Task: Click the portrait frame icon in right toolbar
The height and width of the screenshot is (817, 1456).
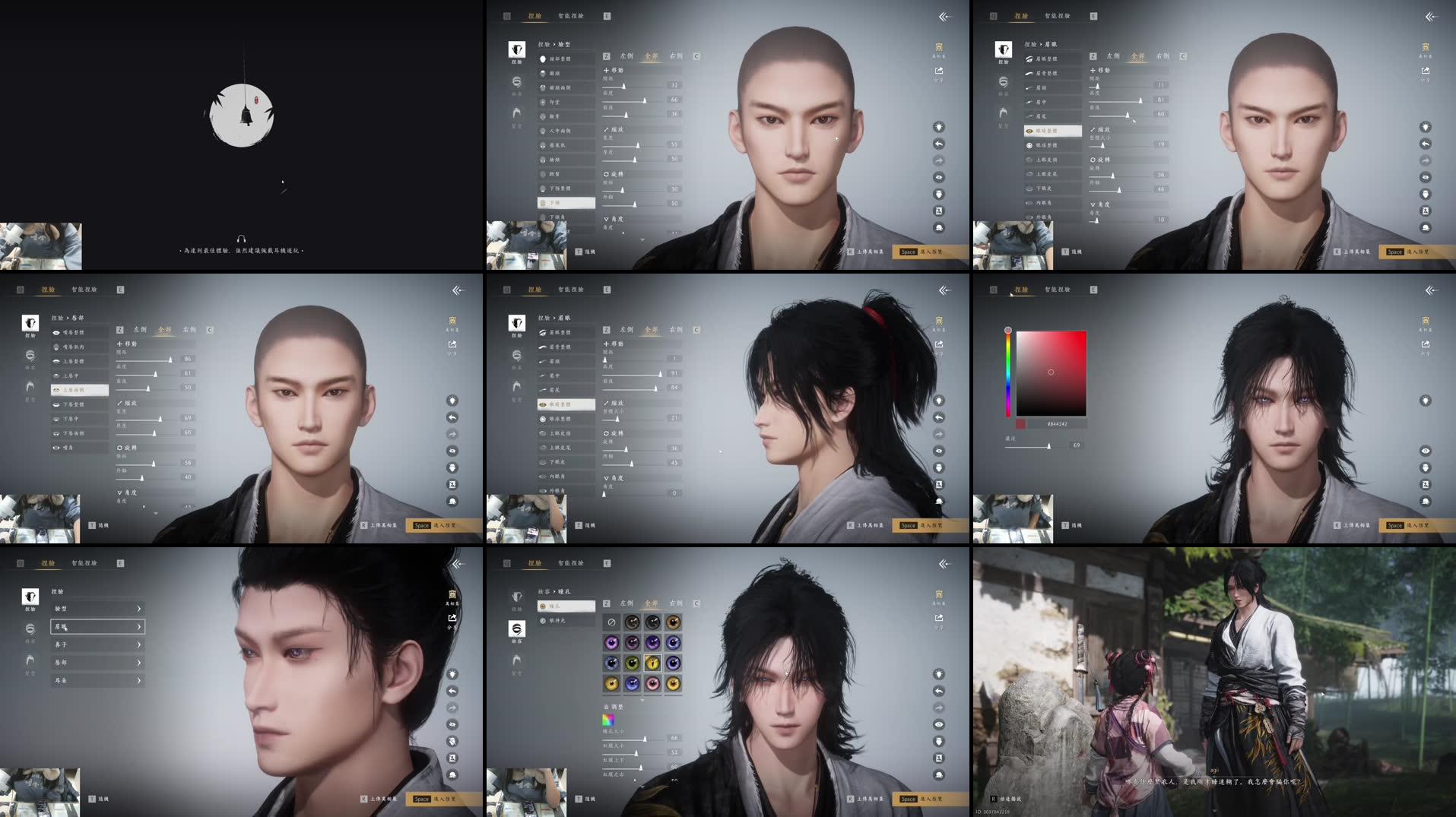Action: click(x=939, y=211)
